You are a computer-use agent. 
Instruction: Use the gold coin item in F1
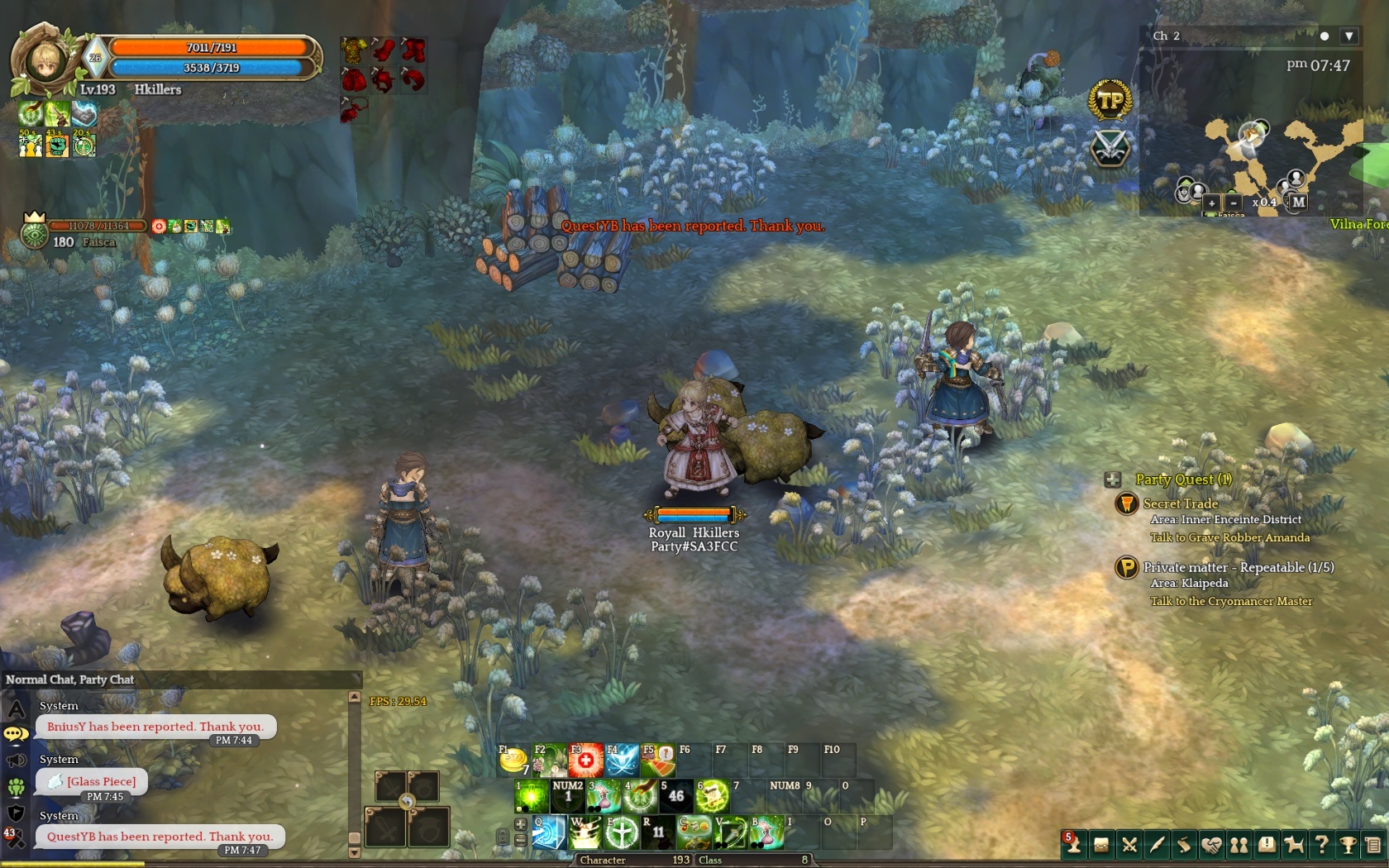pos(513,760)
